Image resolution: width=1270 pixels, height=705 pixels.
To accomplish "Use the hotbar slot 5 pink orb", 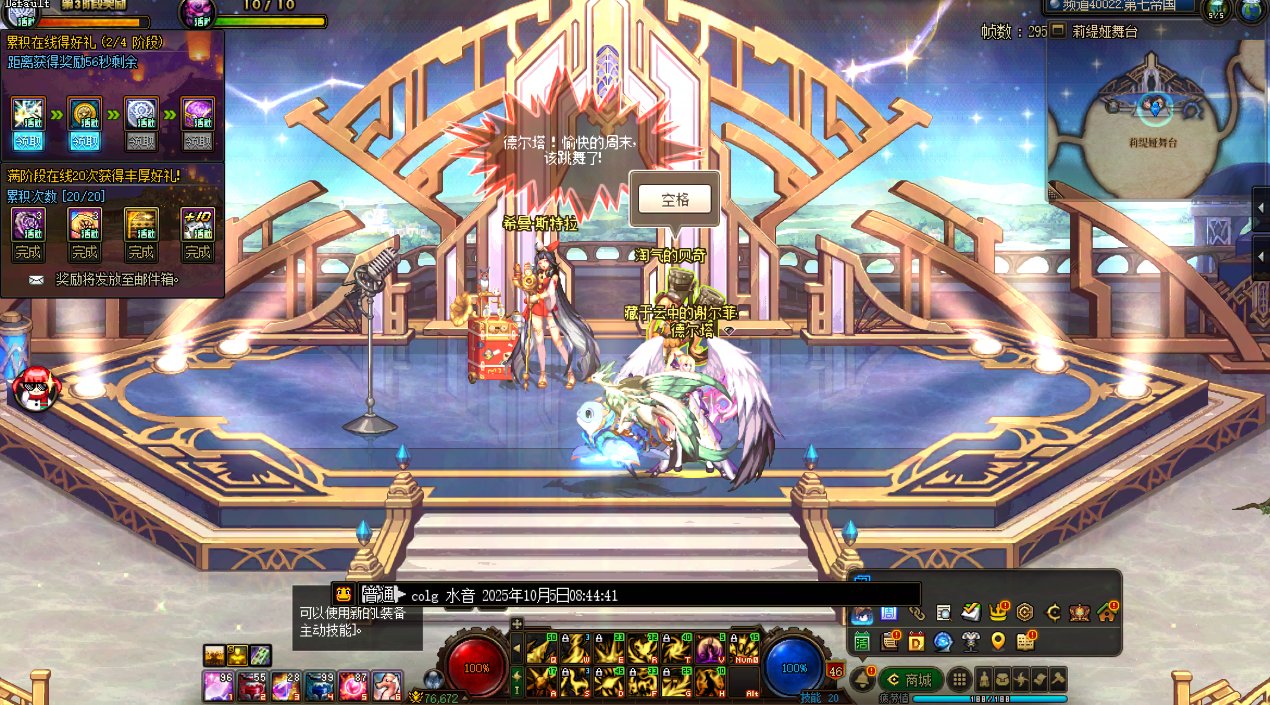I will click(x=353, y=686).
